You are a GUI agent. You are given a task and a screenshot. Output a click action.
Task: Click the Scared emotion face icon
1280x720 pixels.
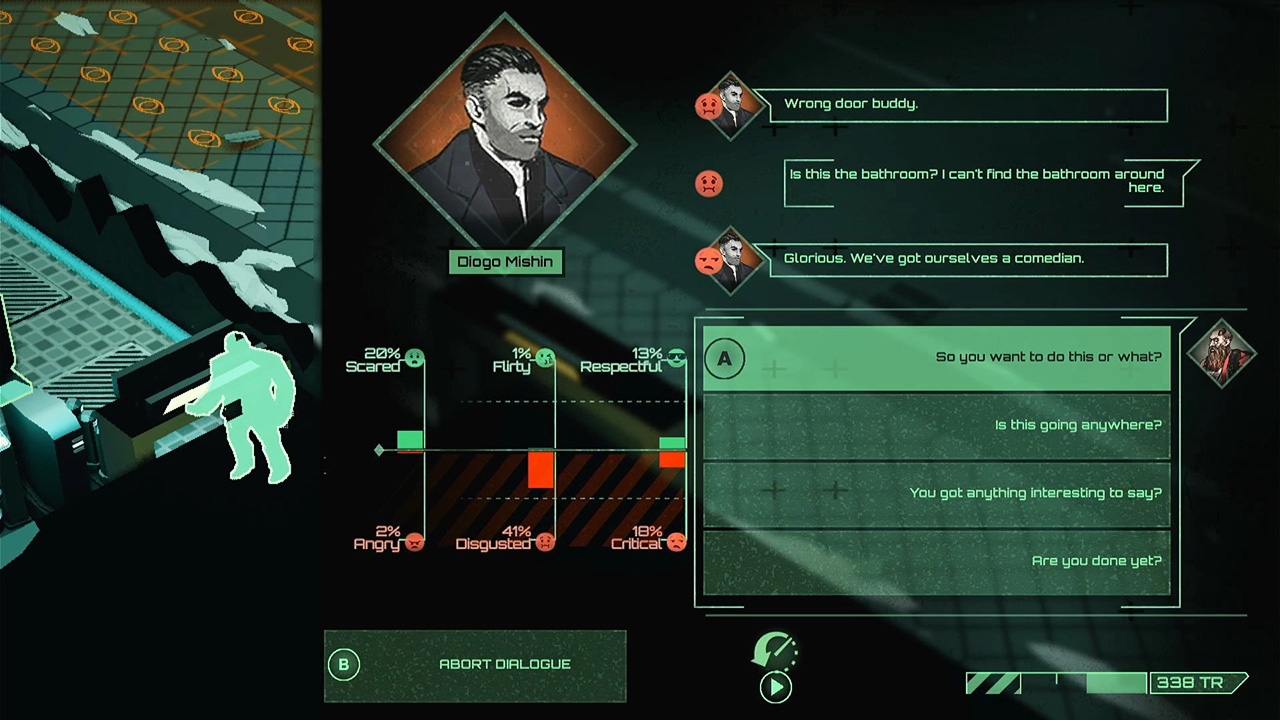[414, 358]
